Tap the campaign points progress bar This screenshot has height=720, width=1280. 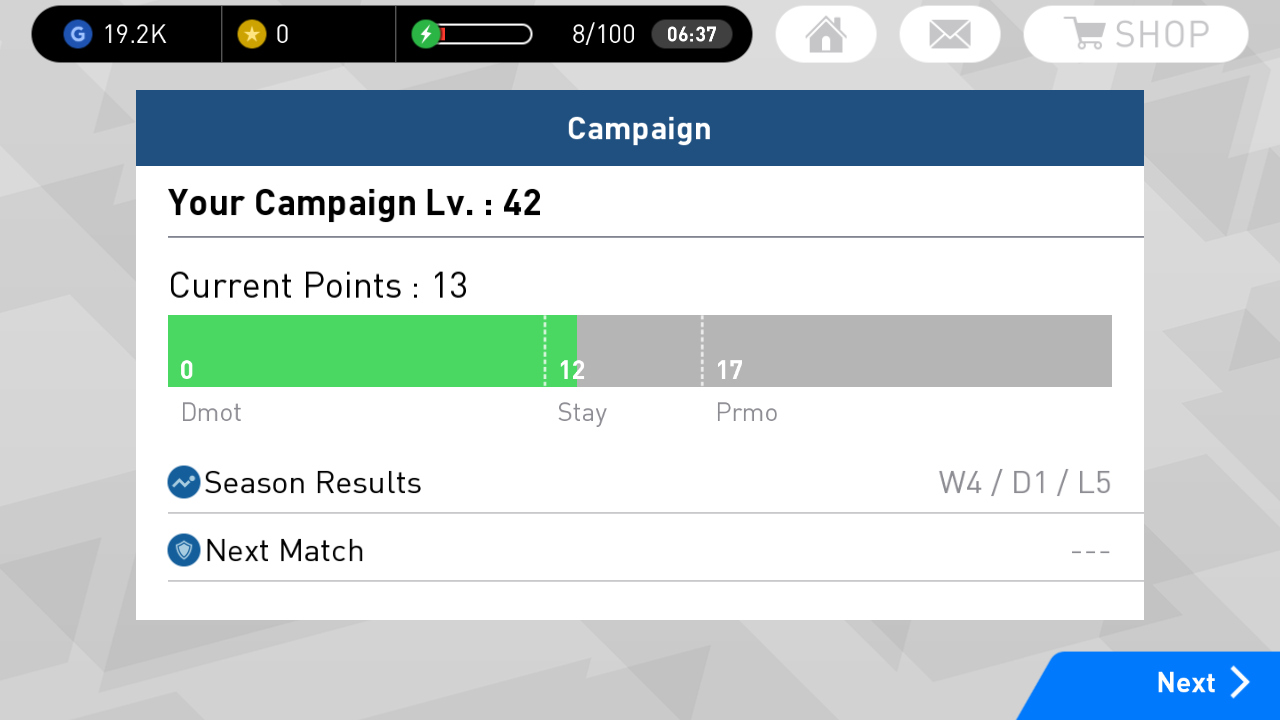tap(640, 350)
